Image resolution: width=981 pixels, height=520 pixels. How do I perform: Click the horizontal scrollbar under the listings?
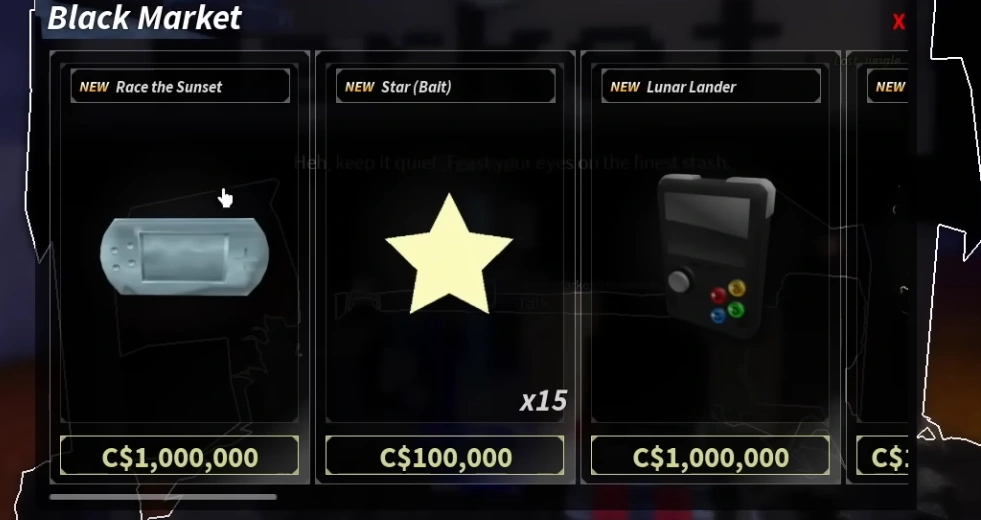164,496
